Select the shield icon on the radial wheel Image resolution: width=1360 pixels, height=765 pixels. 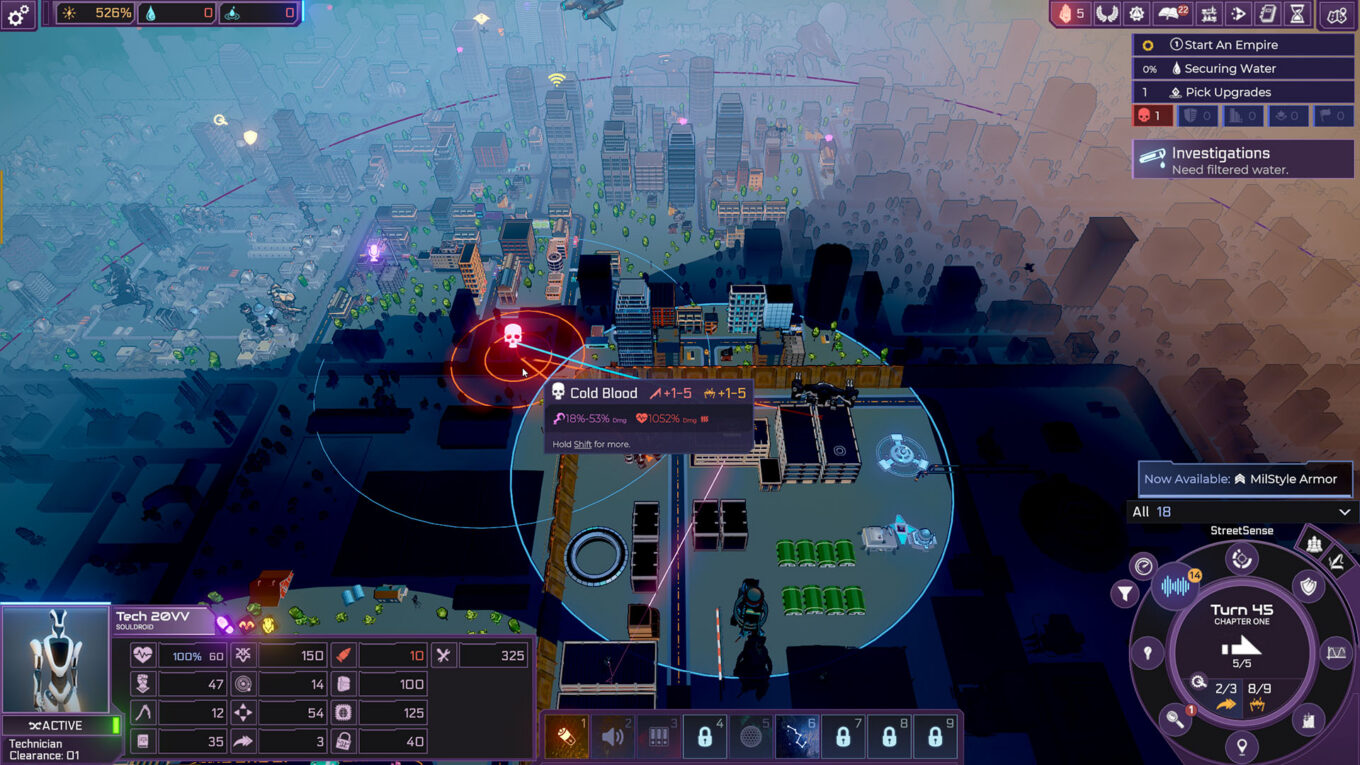pos(1308,586)
